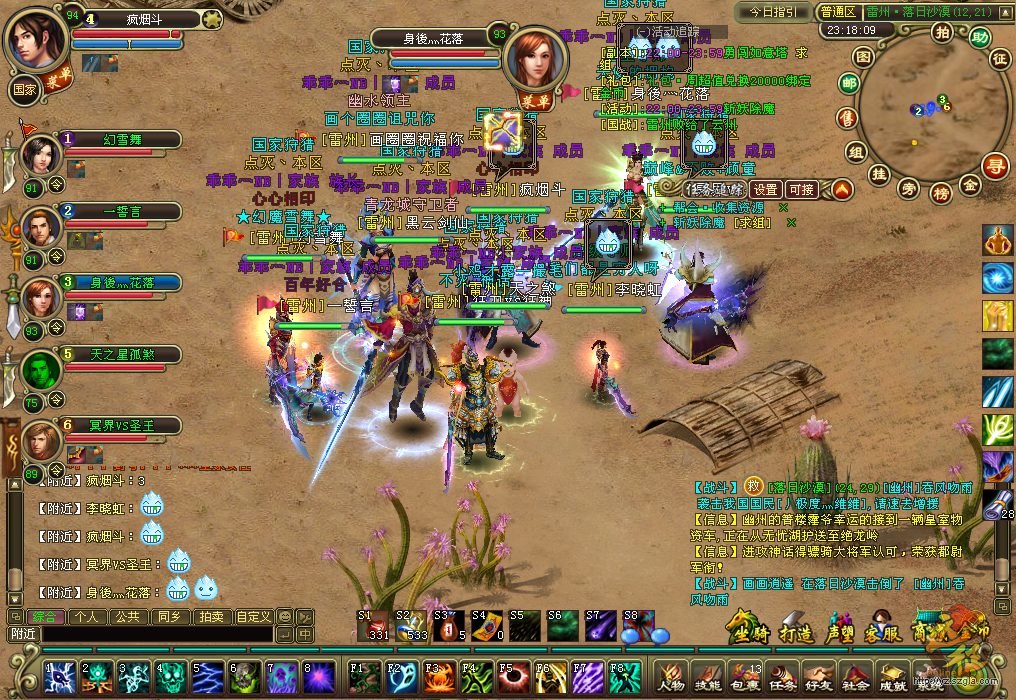Open the 包裹 bag inventory
The width and height of the screenshot is (1016, 700).
(x=745, y=675)
